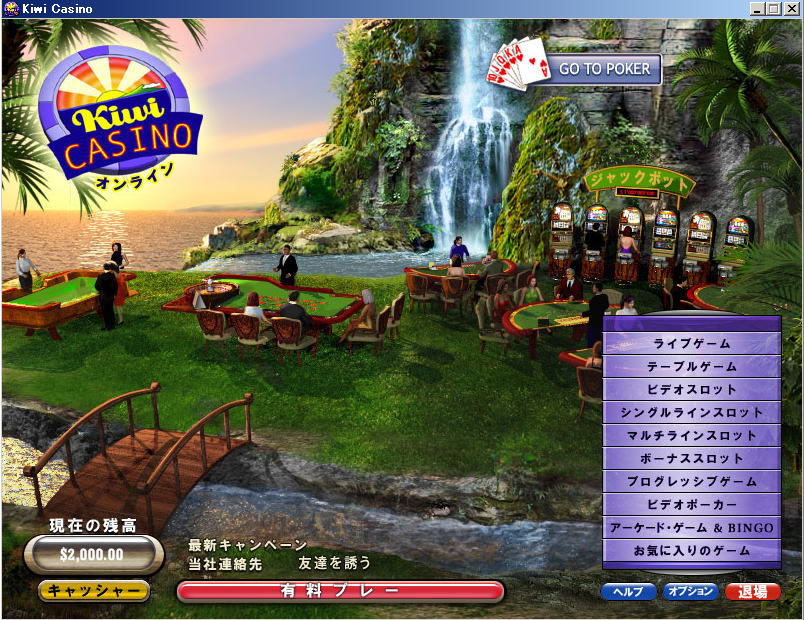Choose the ビデオスロット menu entry
The width and height of the screenshot is (804, 620).
coord(691,390)
